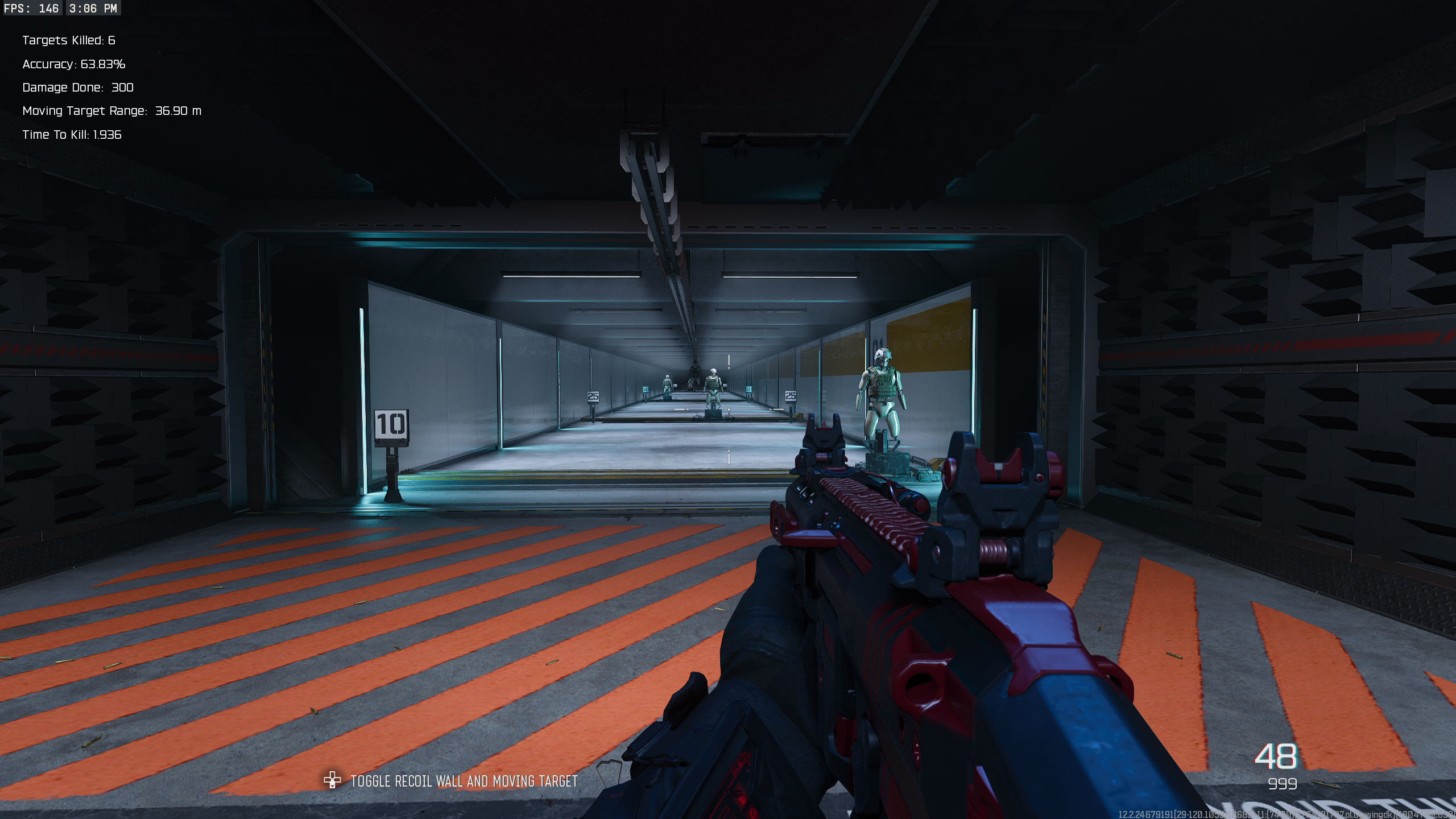Click the Damage Done: 300 readout
1456x819 pixels.
click(x=77, y=88)
